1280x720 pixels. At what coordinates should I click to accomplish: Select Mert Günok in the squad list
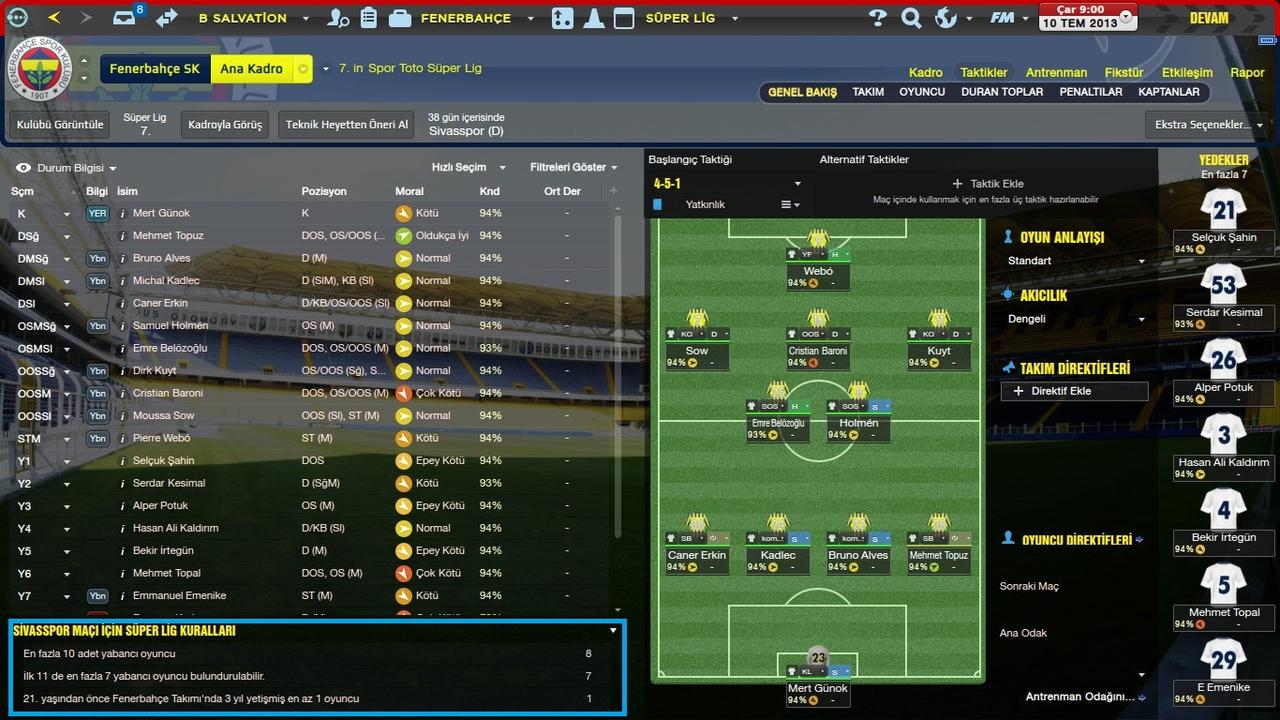click(x=161, y=213)
